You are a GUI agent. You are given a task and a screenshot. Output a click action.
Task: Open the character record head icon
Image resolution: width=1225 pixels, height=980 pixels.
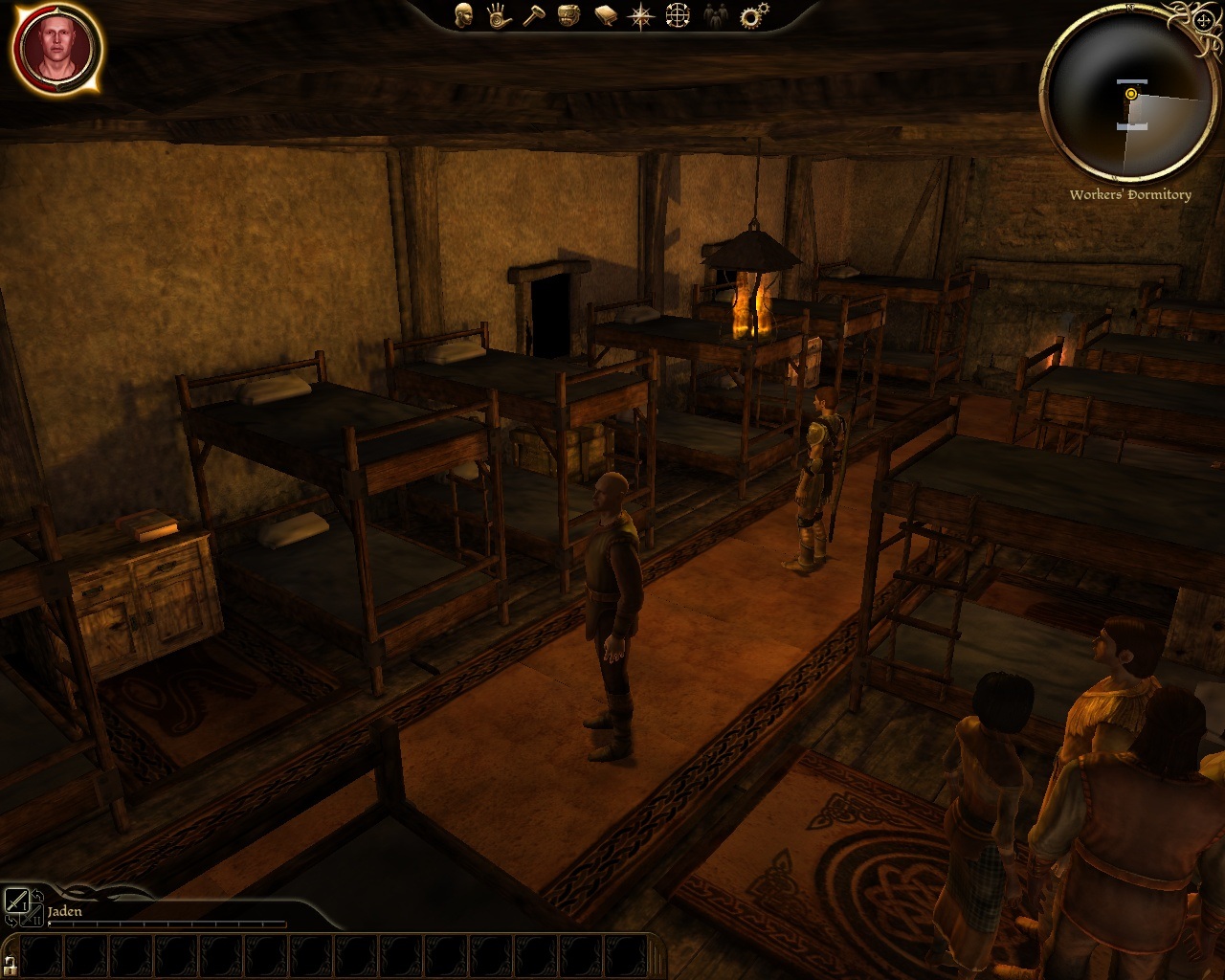pyautogui.click(x=464, y=14)
